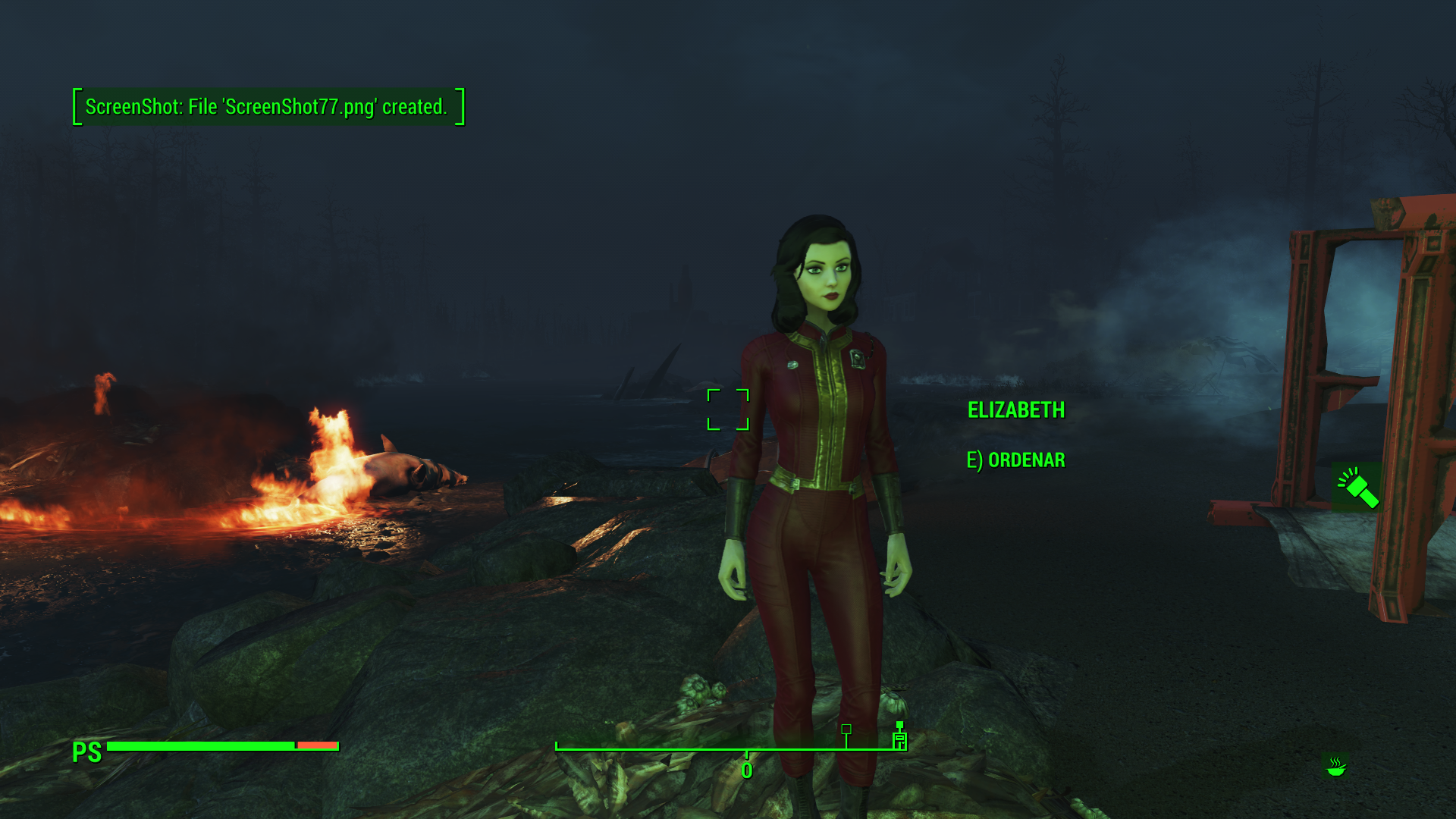
Task: Dismiss the ScreenShot77.png created notification
Action: (x=267, y=107)
